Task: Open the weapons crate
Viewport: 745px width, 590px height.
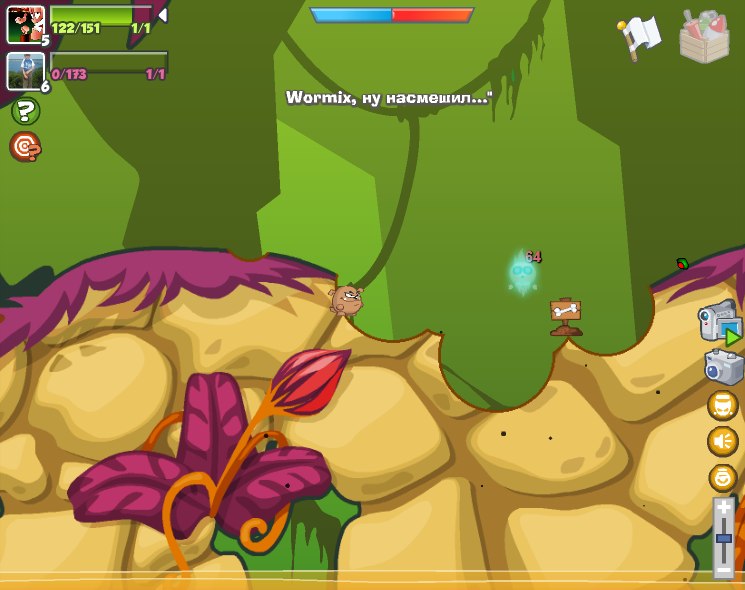Action: pyautogui.click(x=704, y=37)
